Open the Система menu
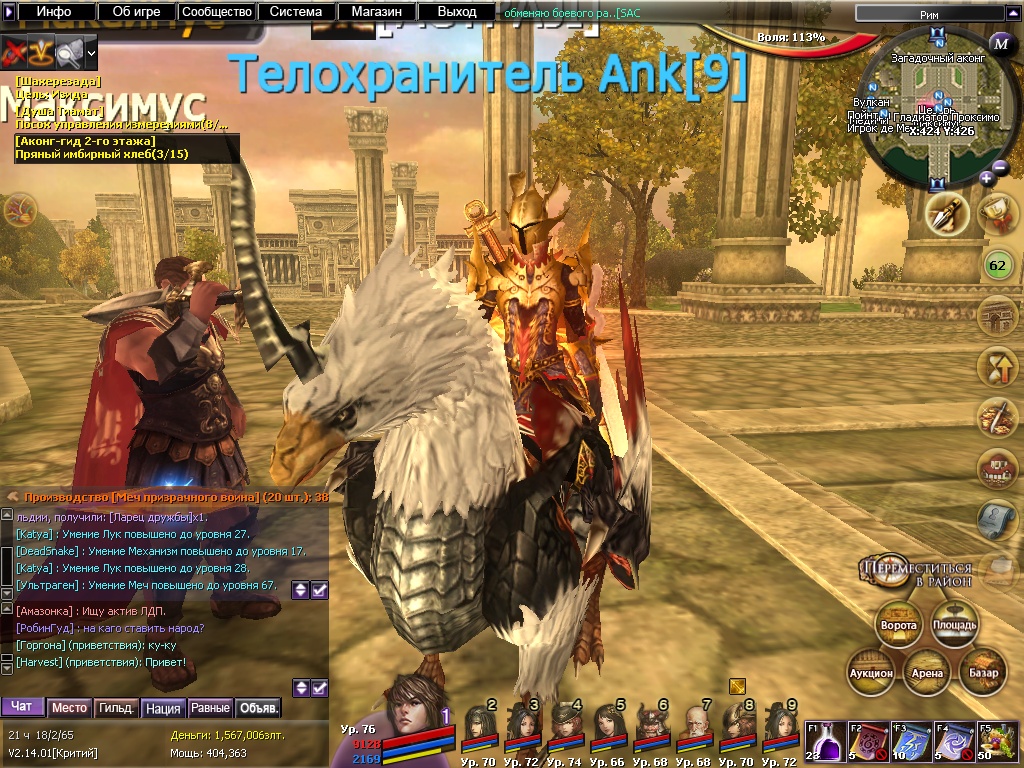 296,12
